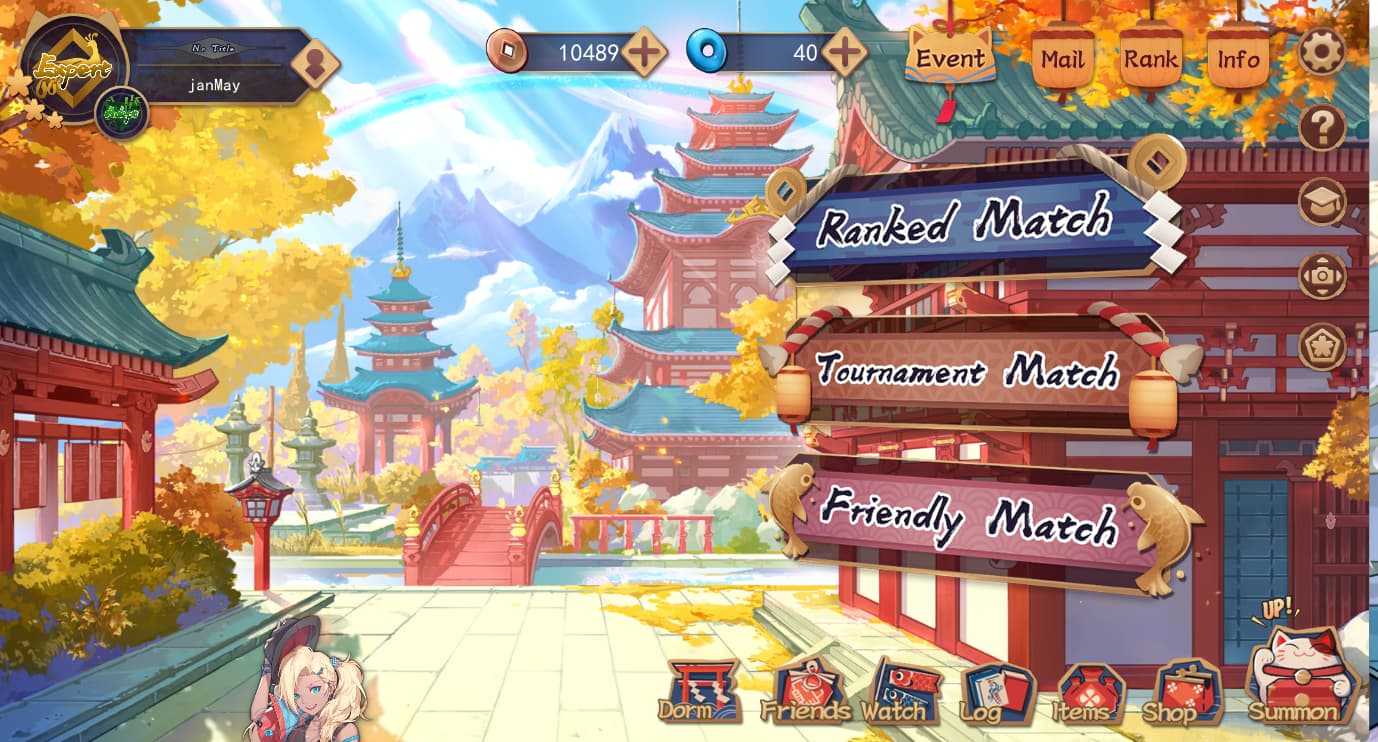Add copper coins with the plus button

644,52
